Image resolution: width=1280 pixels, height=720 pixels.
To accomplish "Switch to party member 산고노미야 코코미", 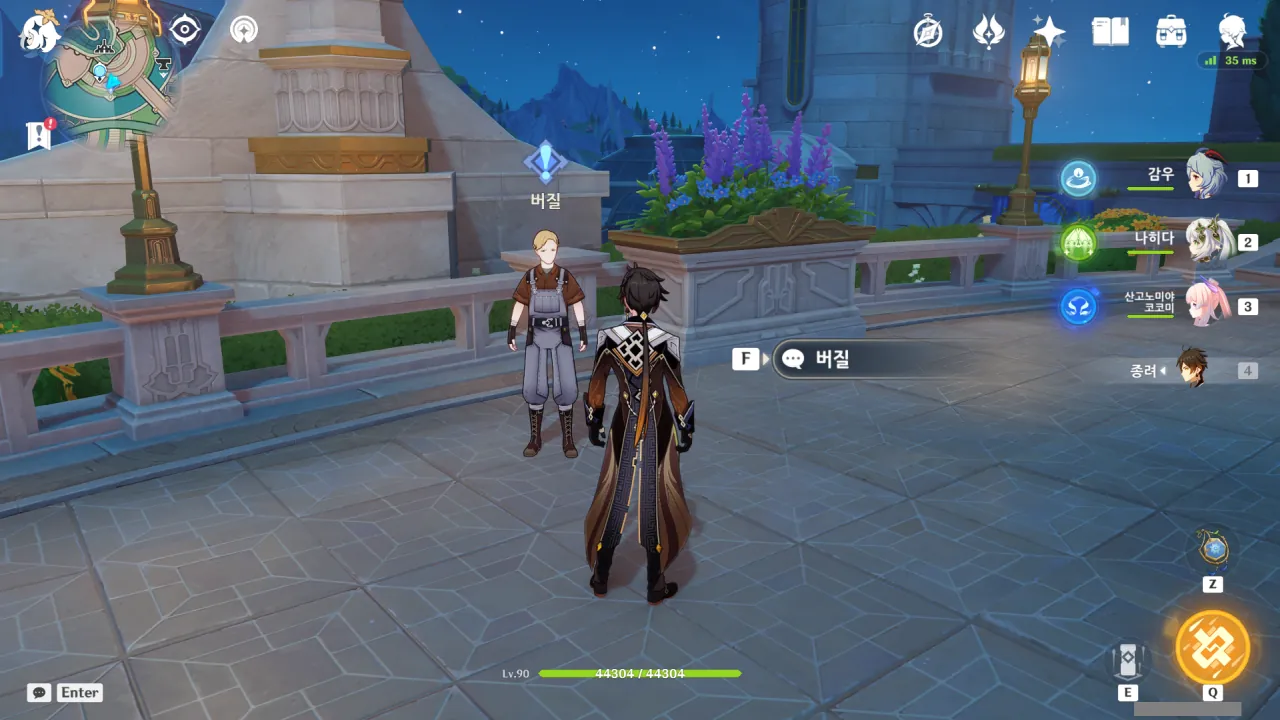I will [x=1206, y=305].
